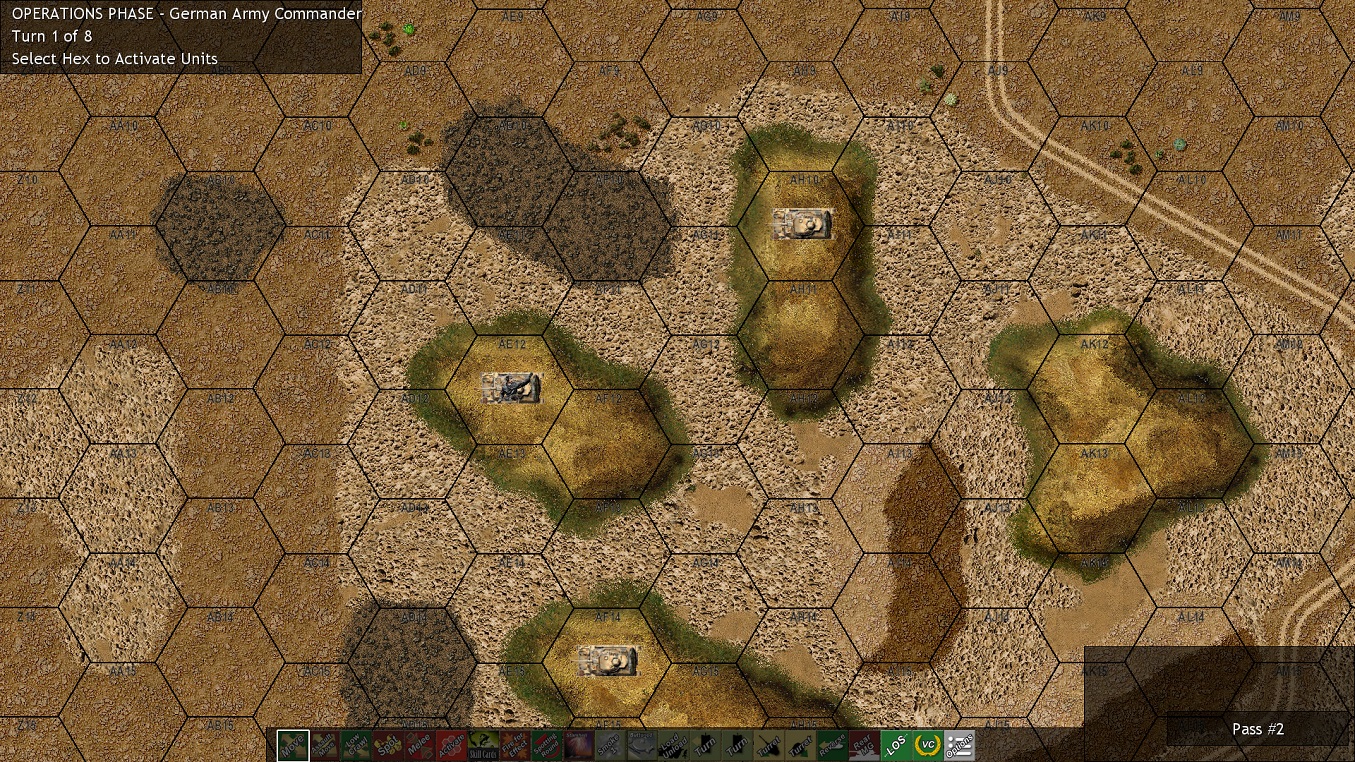Choose the Melee action
Screen dimensions: 1355x762
coord(420,745)
